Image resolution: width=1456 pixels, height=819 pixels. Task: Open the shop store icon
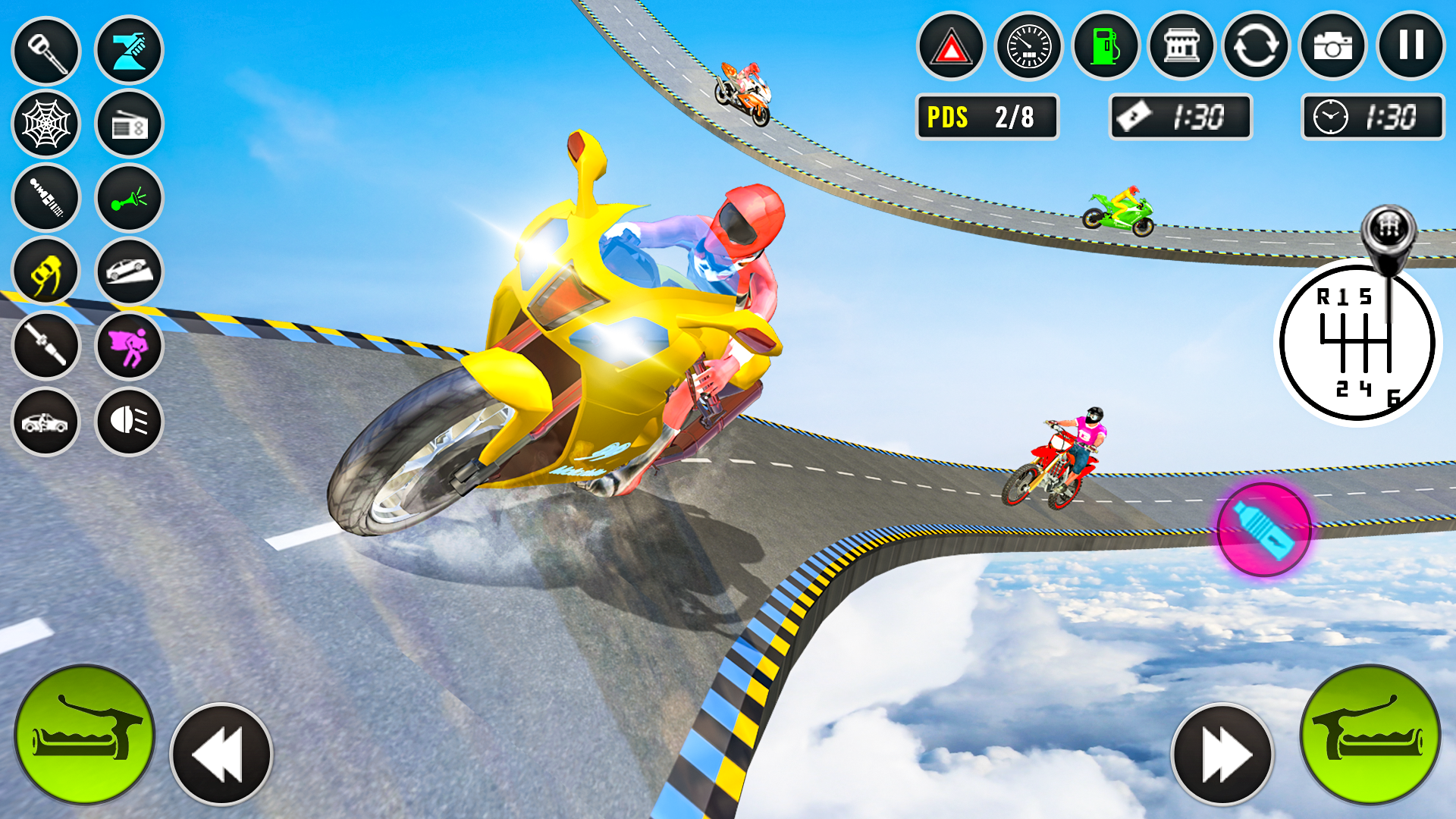click(x=1181, y=47)
